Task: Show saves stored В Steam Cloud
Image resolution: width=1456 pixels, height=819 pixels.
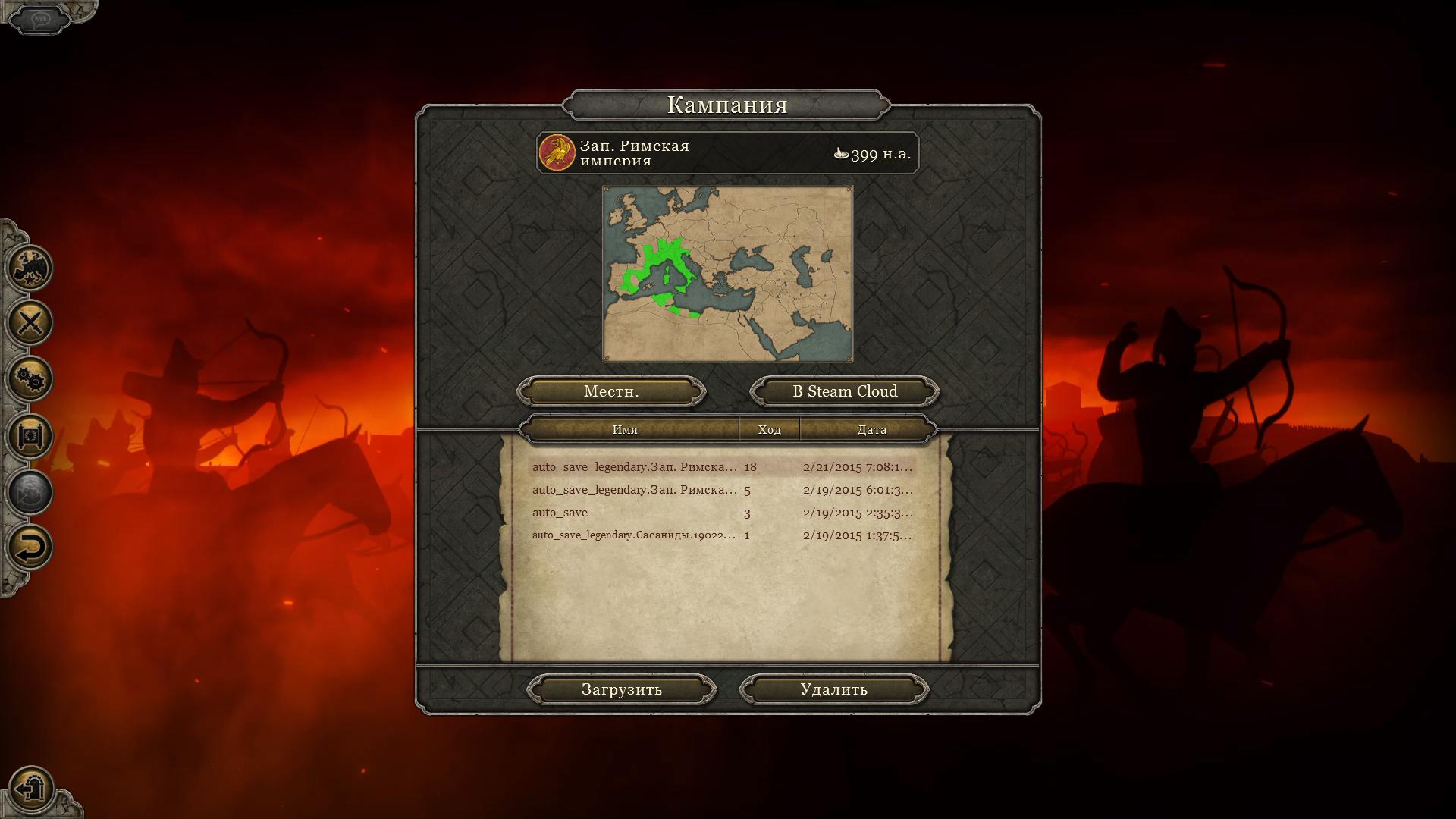Action: coord(845,391)
